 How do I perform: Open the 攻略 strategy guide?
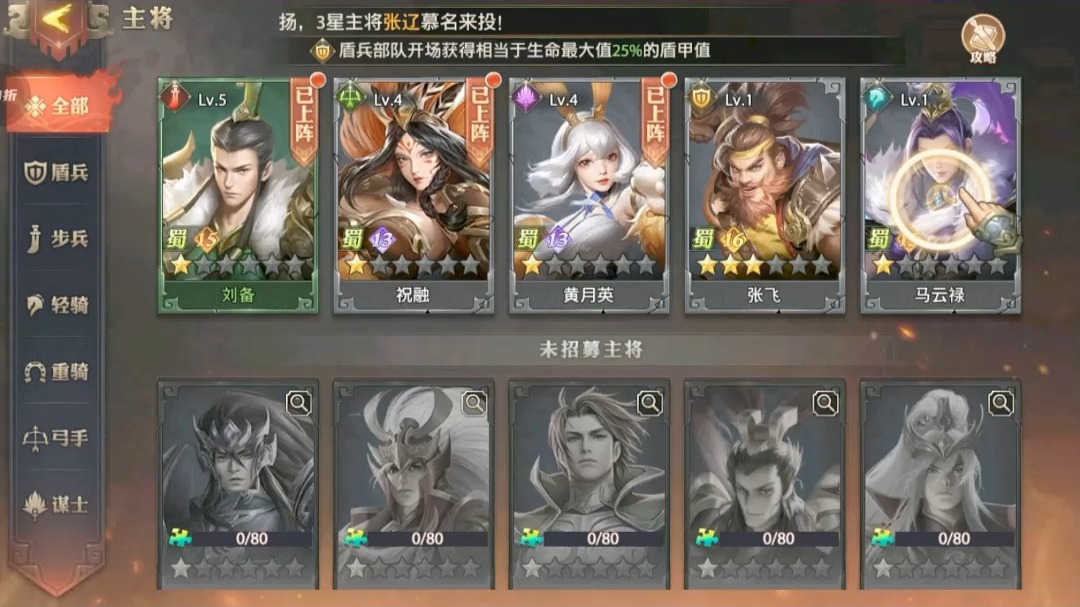click(982, 40)
